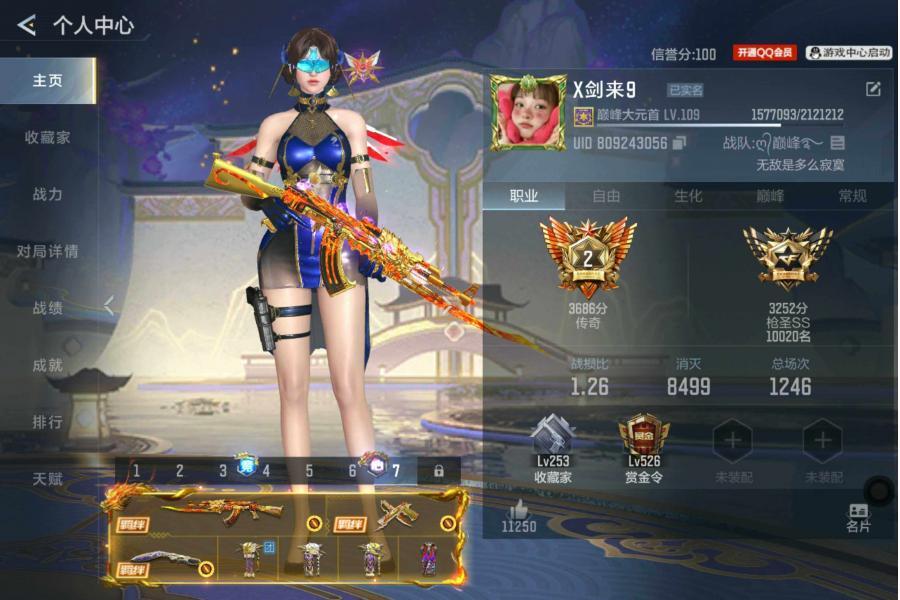Image resolution: width=900 pixels, height=600 pixels.
Task: Switch to the 自由 stats tab
Action: (606, 196)
